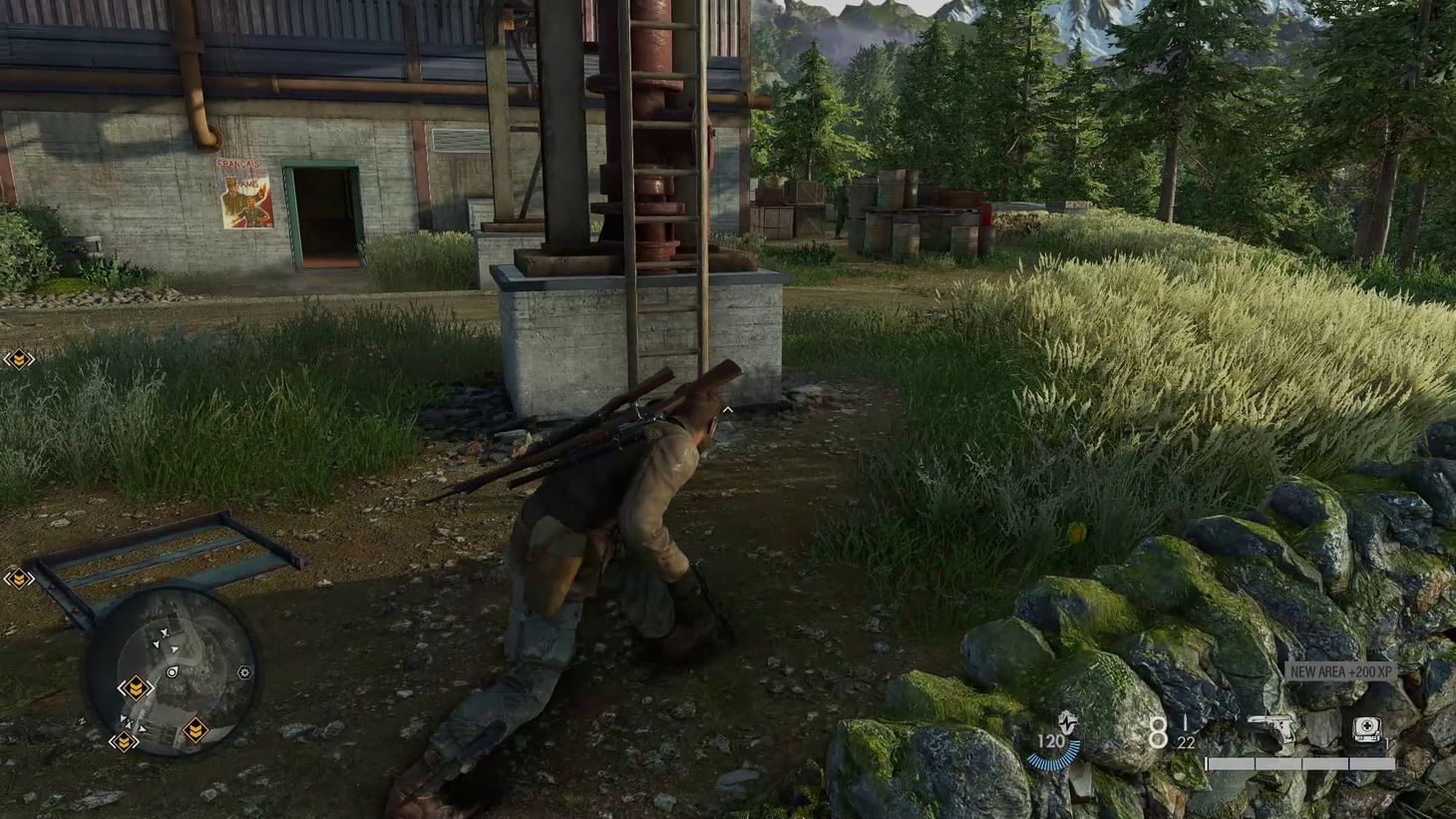Click the compass N letter on the minimap
This screenshot has height=819, width=1456.
click(x=184, y=599)
